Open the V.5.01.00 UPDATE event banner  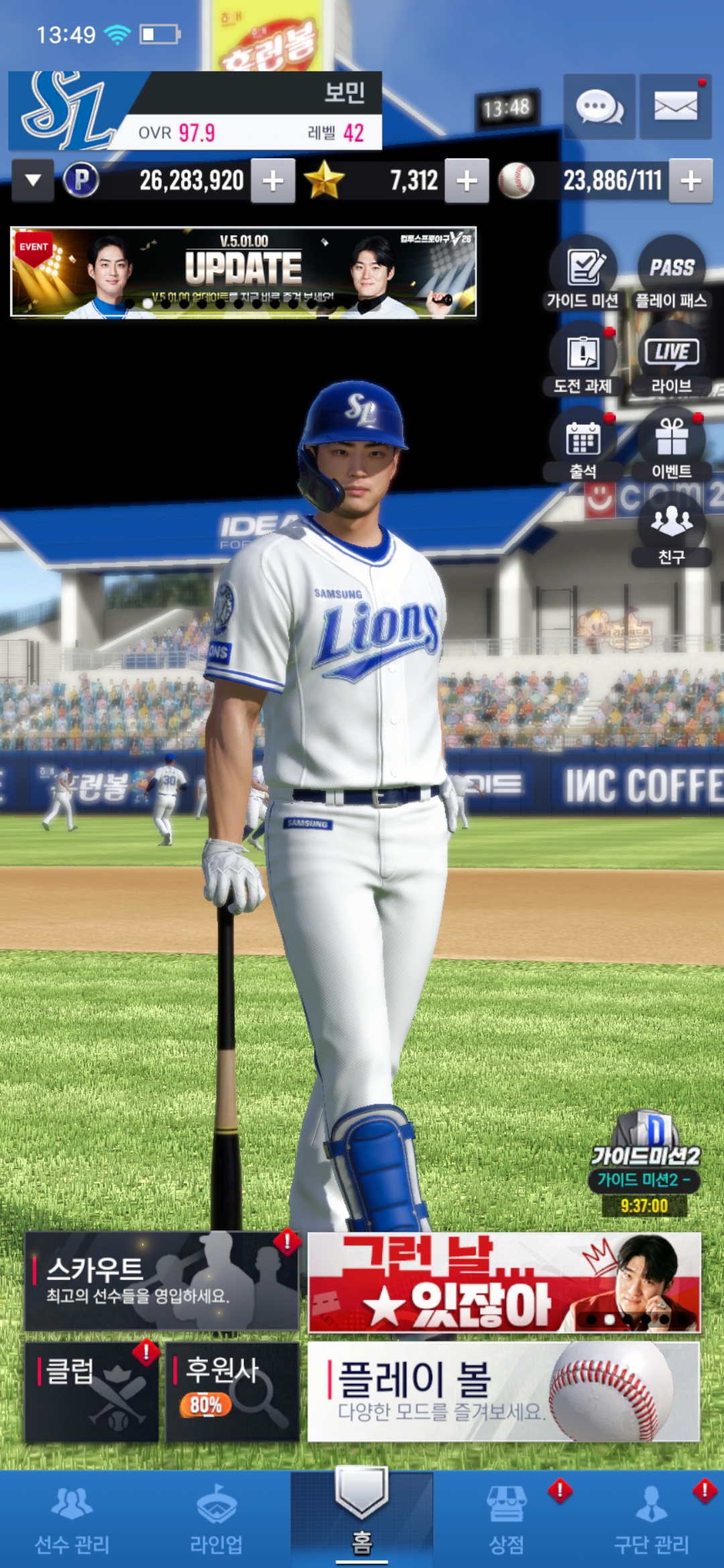tap(243, 271)
